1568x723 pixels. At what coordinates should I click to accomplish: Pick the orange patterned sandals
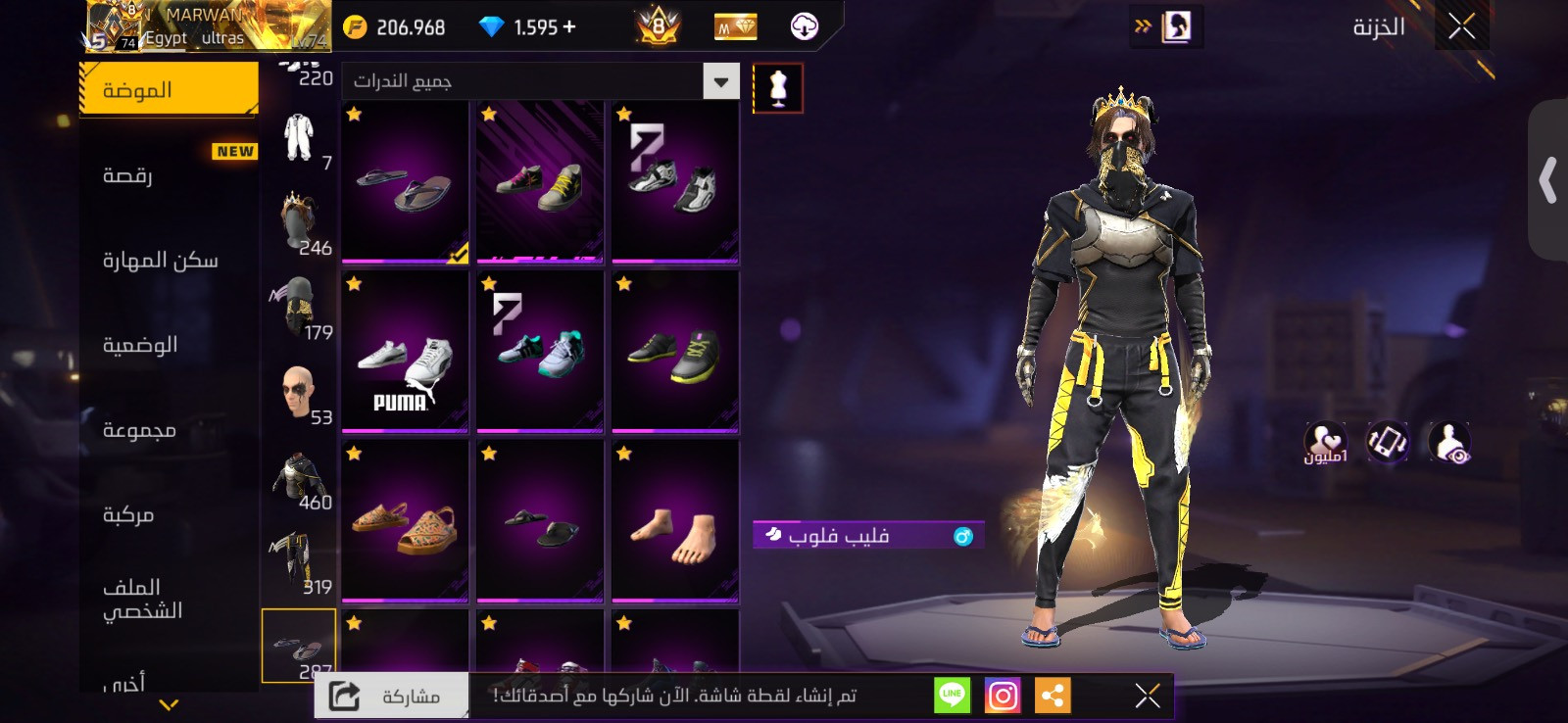click(405, 522)
